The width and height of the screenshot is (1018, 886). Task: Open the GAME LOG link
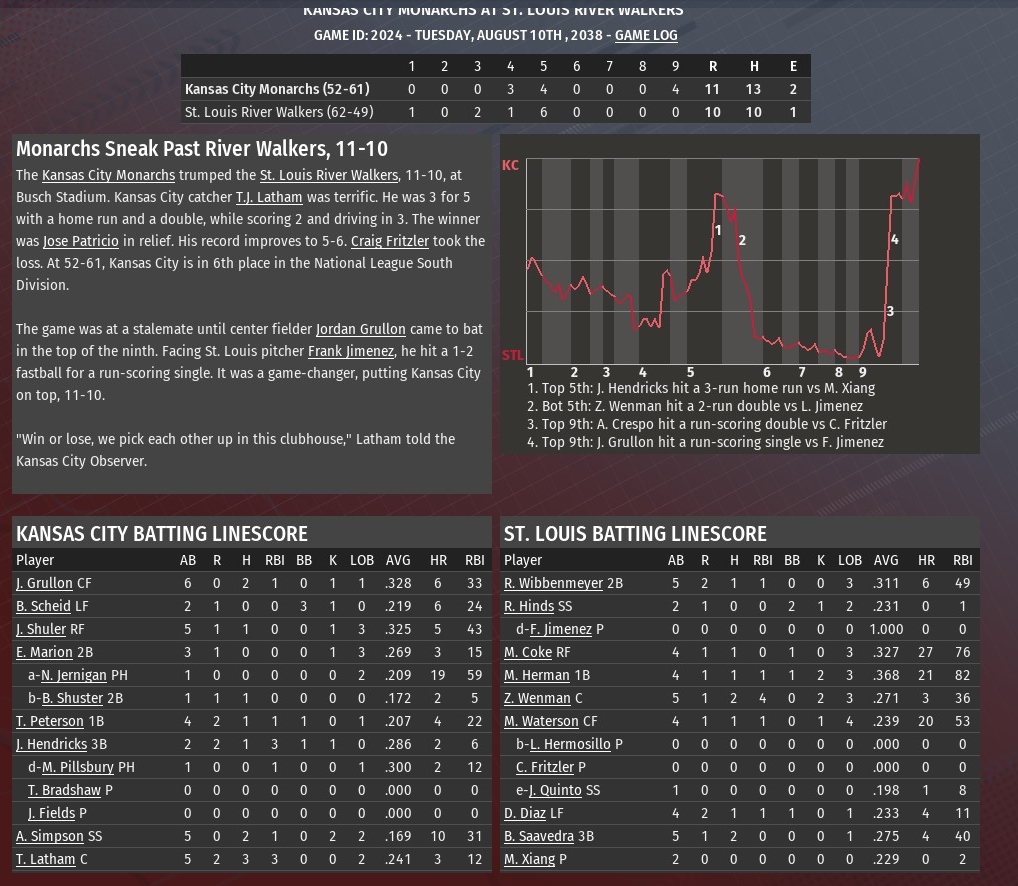(646, 35)
